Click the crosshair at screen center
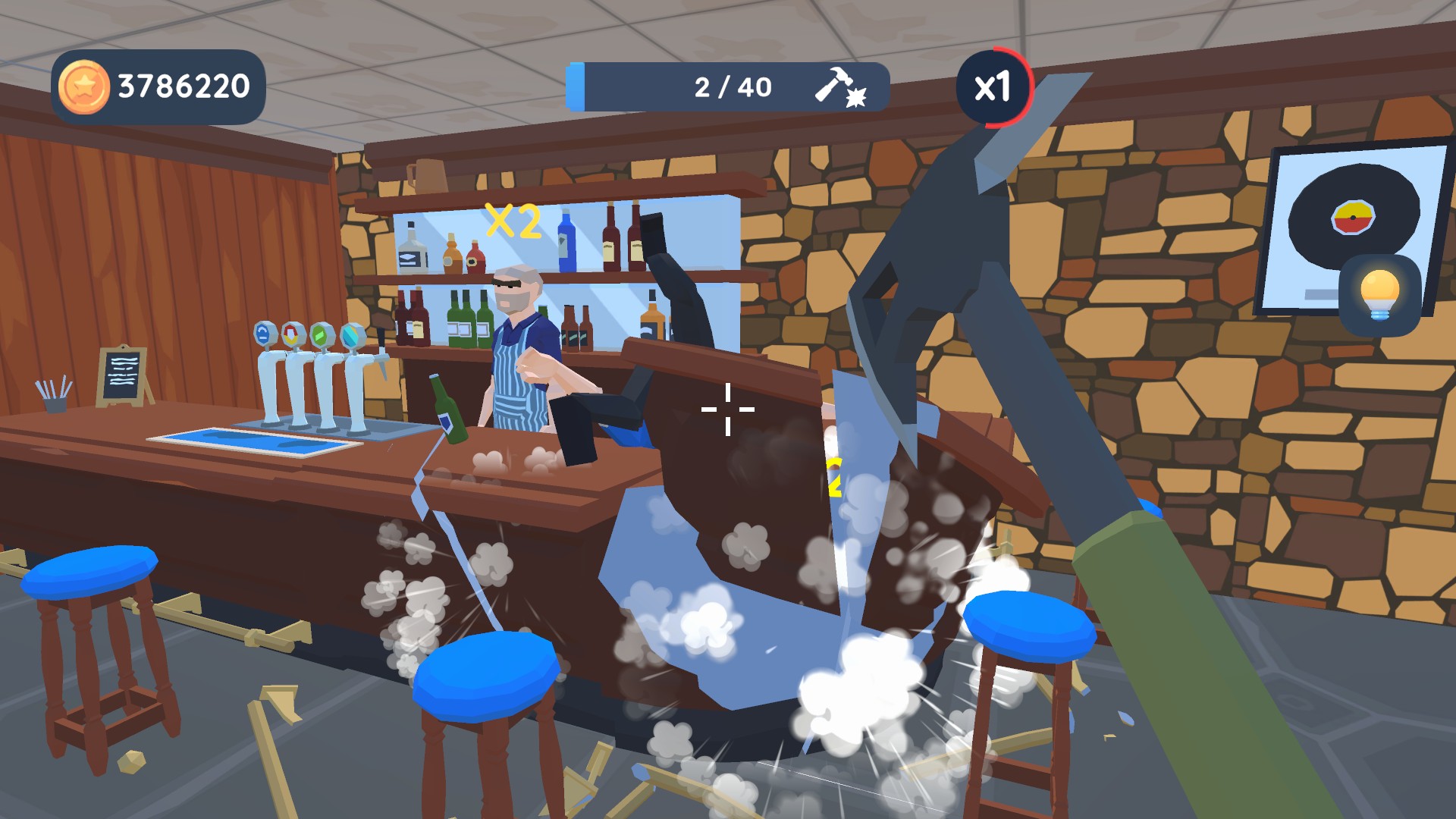This screenshot has width=1456, height=819. point(726,409)
